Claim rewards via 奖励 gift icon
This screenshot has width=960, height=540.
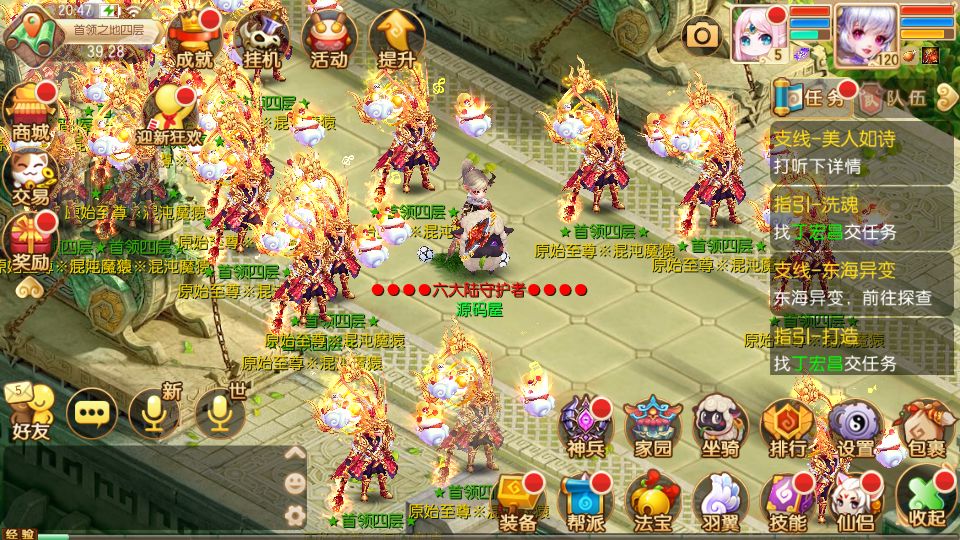[x=30, y=245]
